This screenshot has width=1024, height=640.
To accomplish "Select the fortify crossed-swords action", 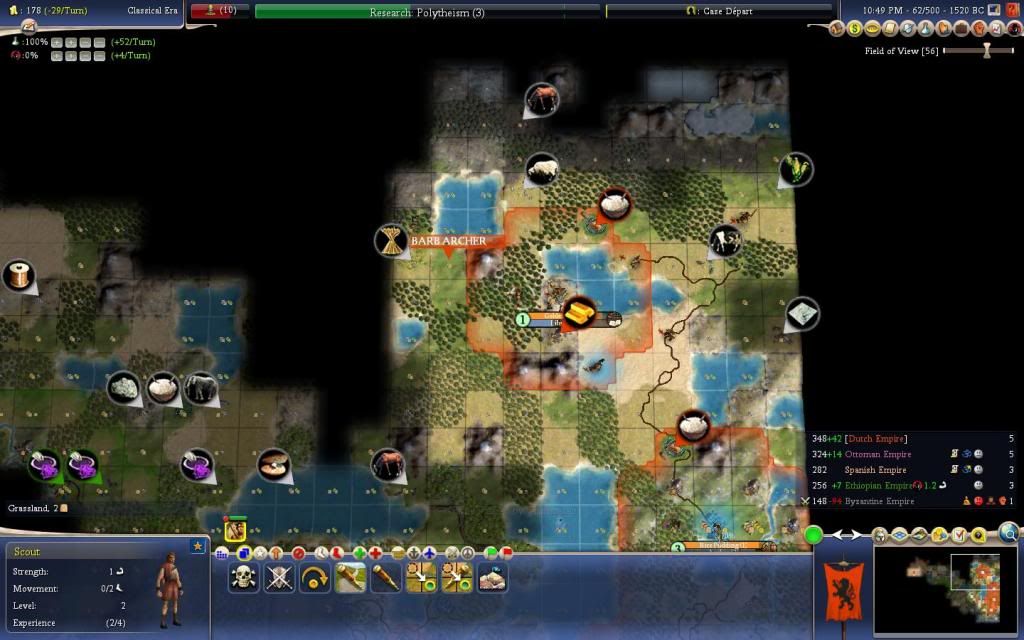I will 279,577.
